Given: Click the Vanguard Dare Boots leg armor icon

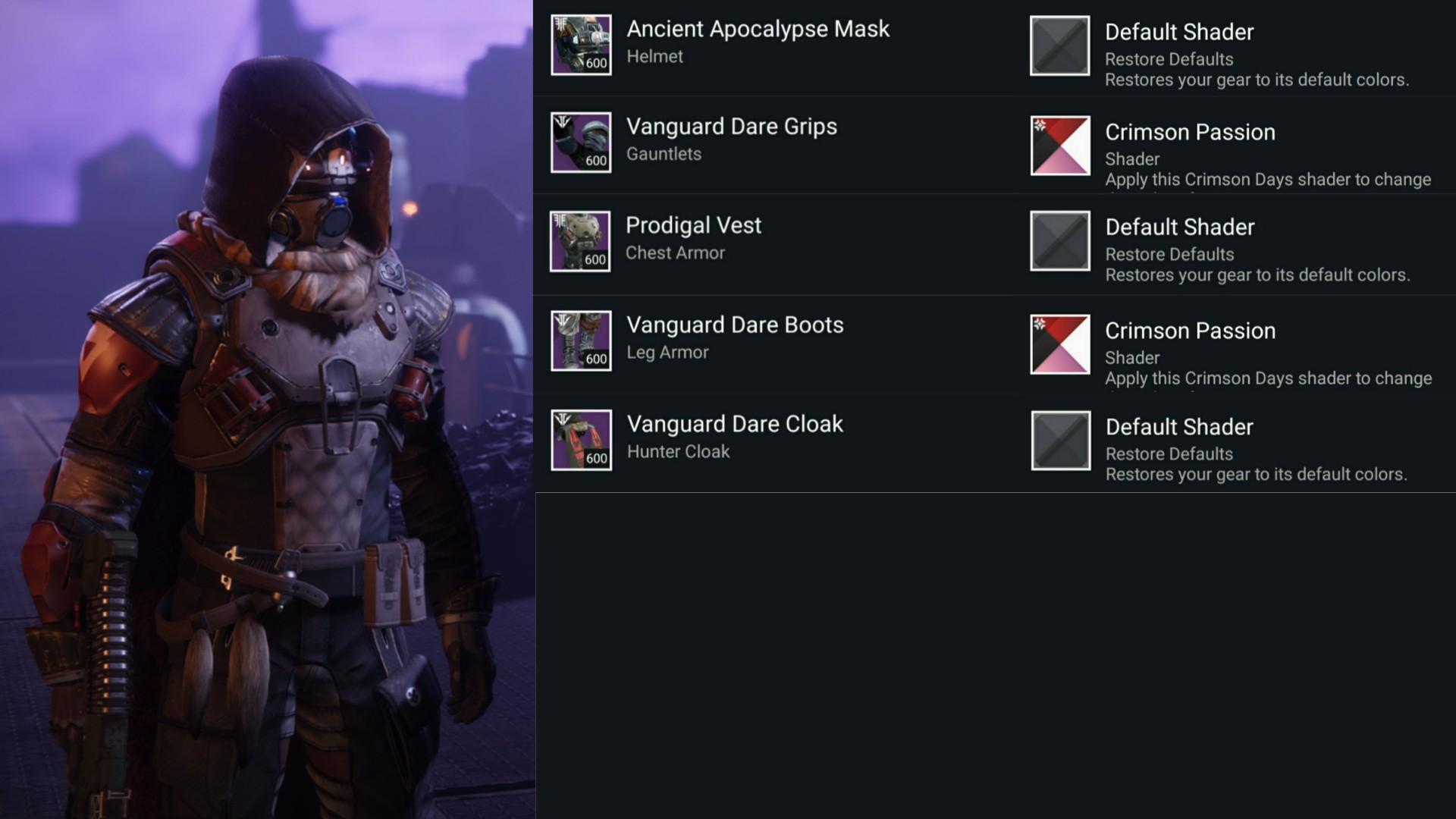Looking at the screenshot, I should 581,341.
